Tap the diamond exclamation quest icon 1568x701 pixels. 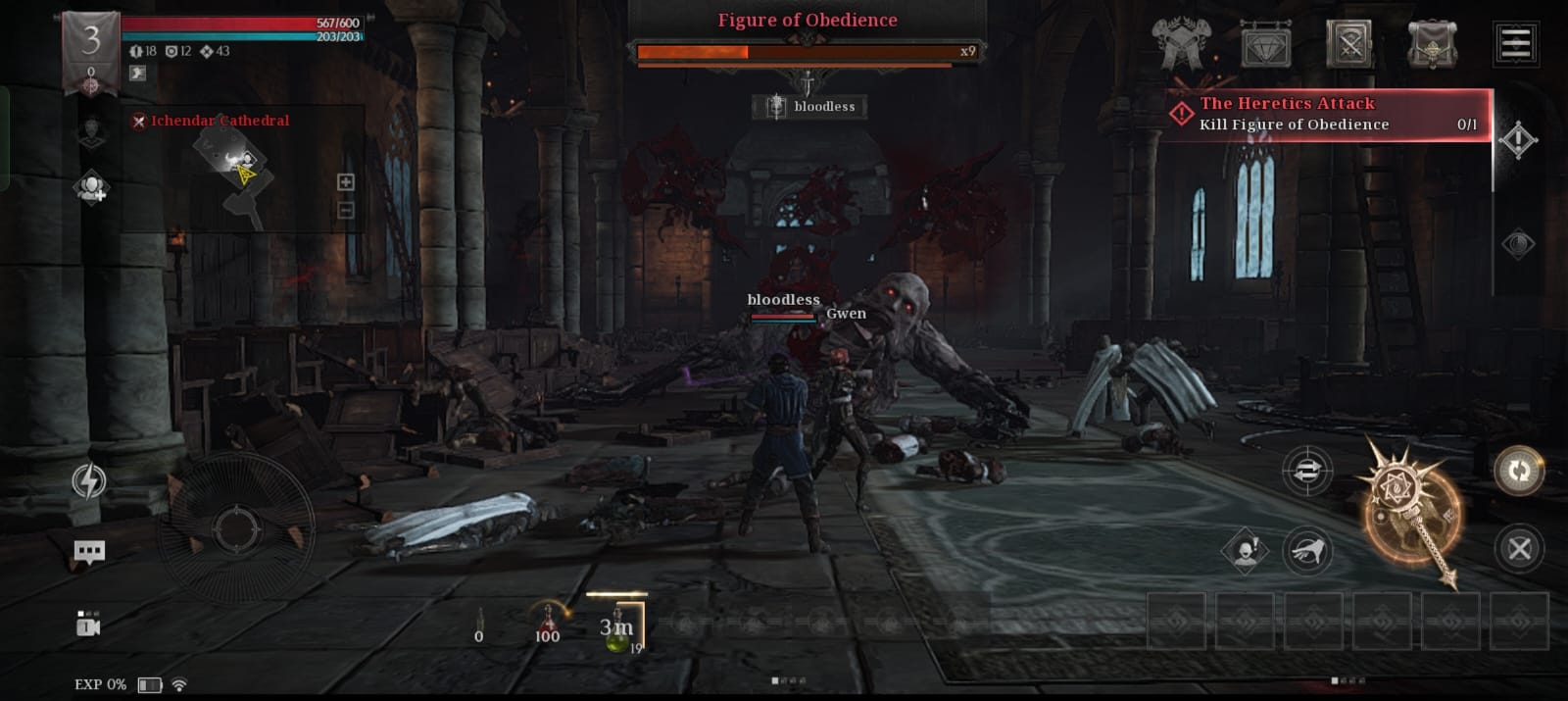coord(1517,140)
